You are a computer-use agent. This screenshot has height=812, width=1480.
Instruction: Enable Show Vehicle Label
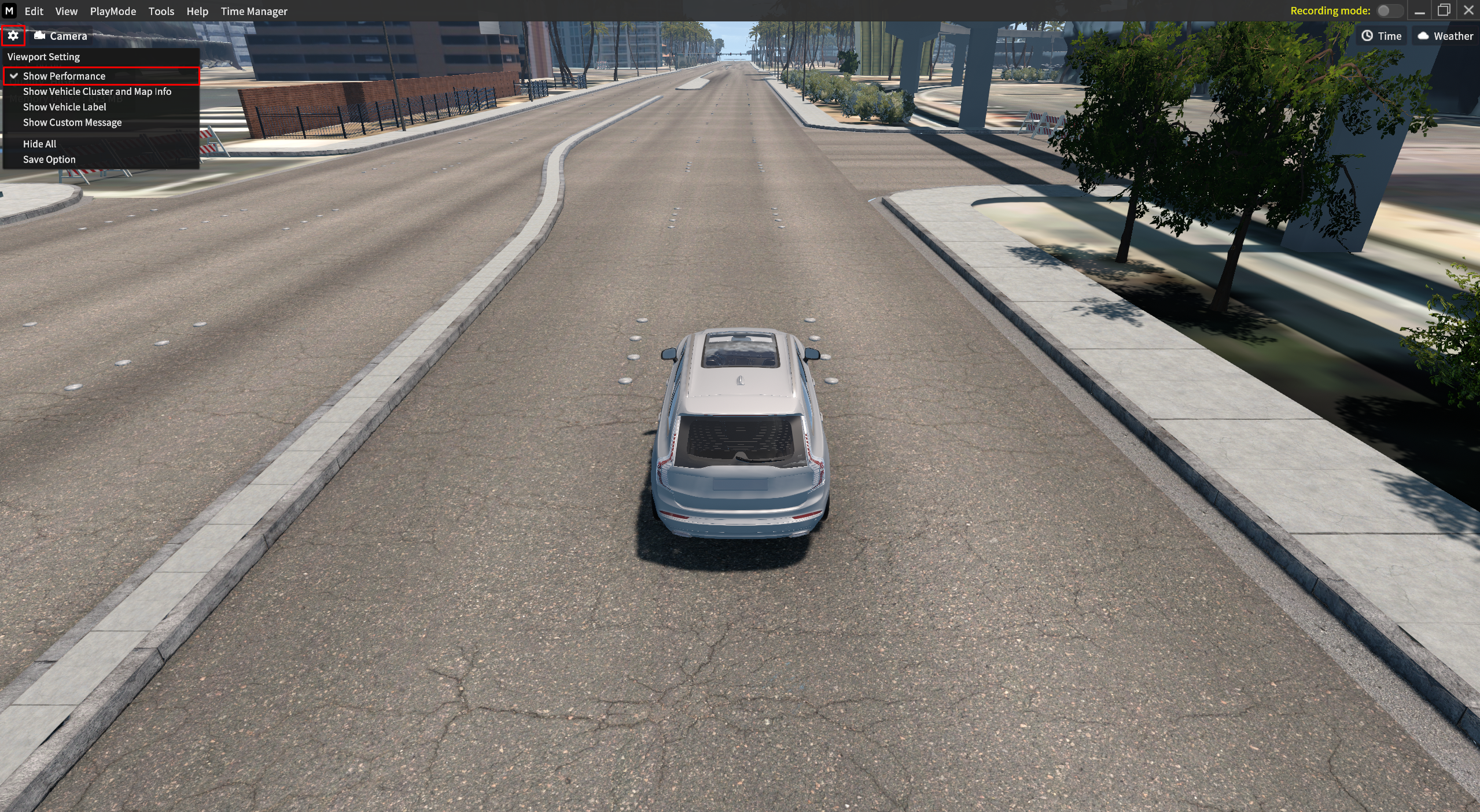click(64, 107)
